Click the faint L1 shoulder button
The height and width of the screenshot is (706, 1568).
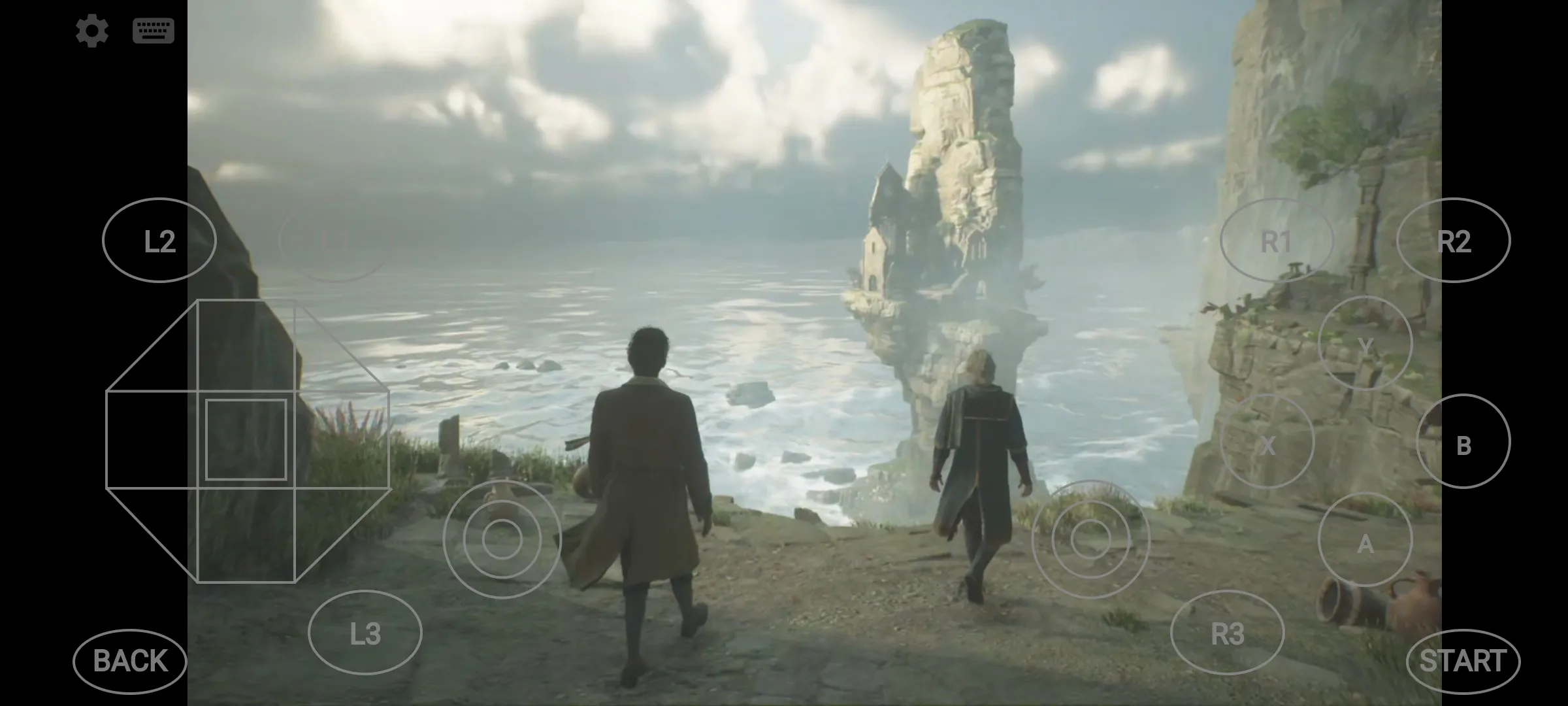pos(335,241)
